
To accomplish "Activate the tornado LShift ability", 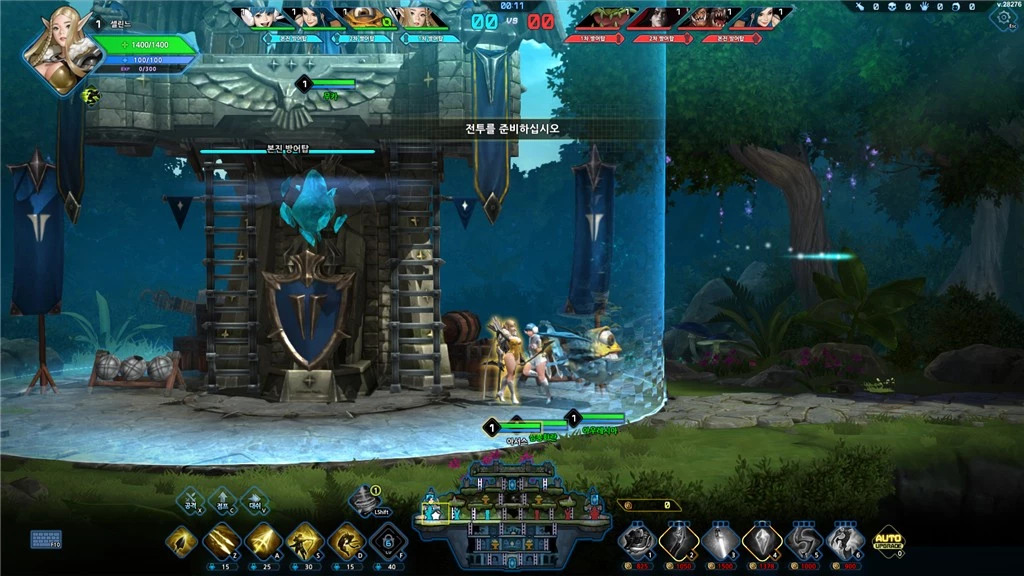I will 366,499.
